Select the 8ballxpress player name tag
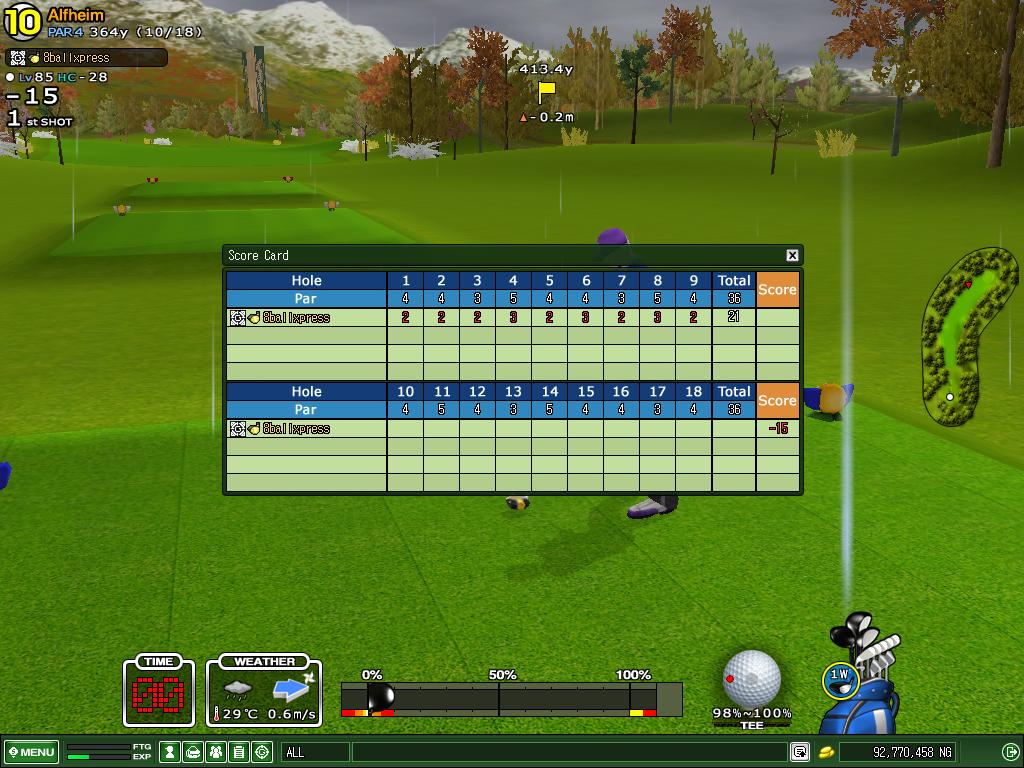Viewport: 1024px width, 768px height. (86, 58)
